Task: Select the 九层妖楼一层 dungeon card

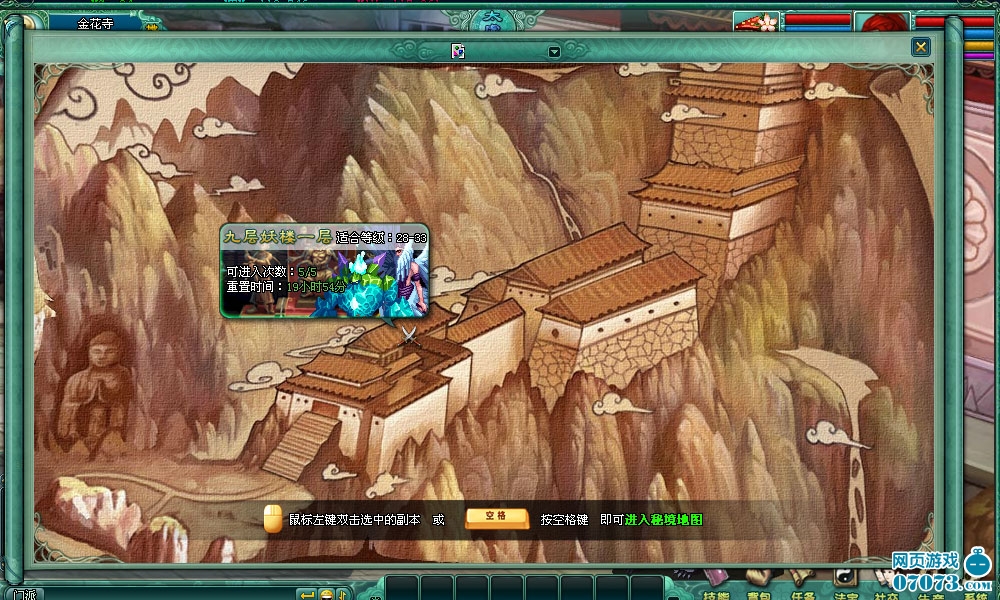Action: coord(324,270)
